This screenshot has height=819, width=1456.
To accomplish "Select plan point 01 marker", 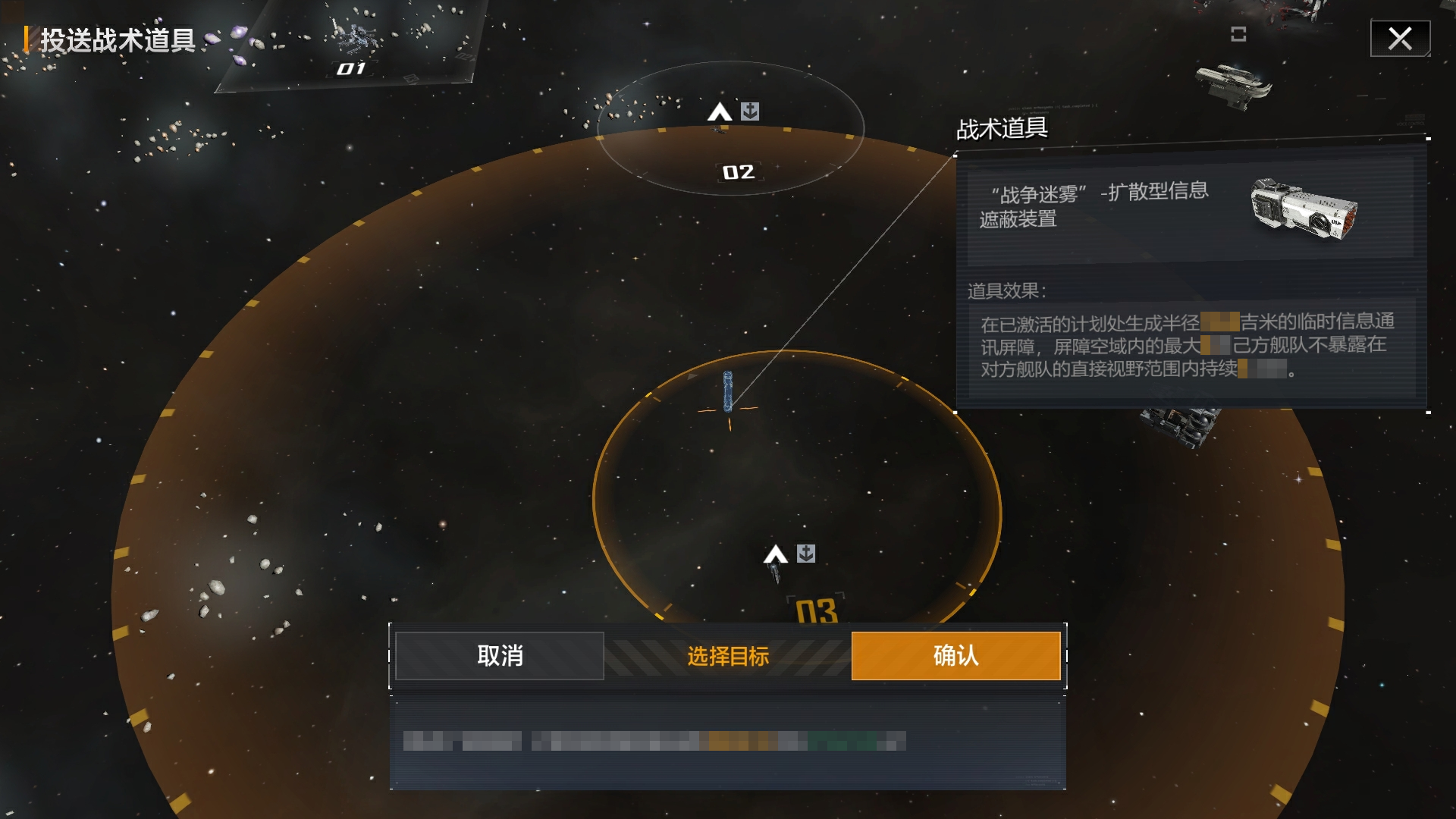I will 351,69.
